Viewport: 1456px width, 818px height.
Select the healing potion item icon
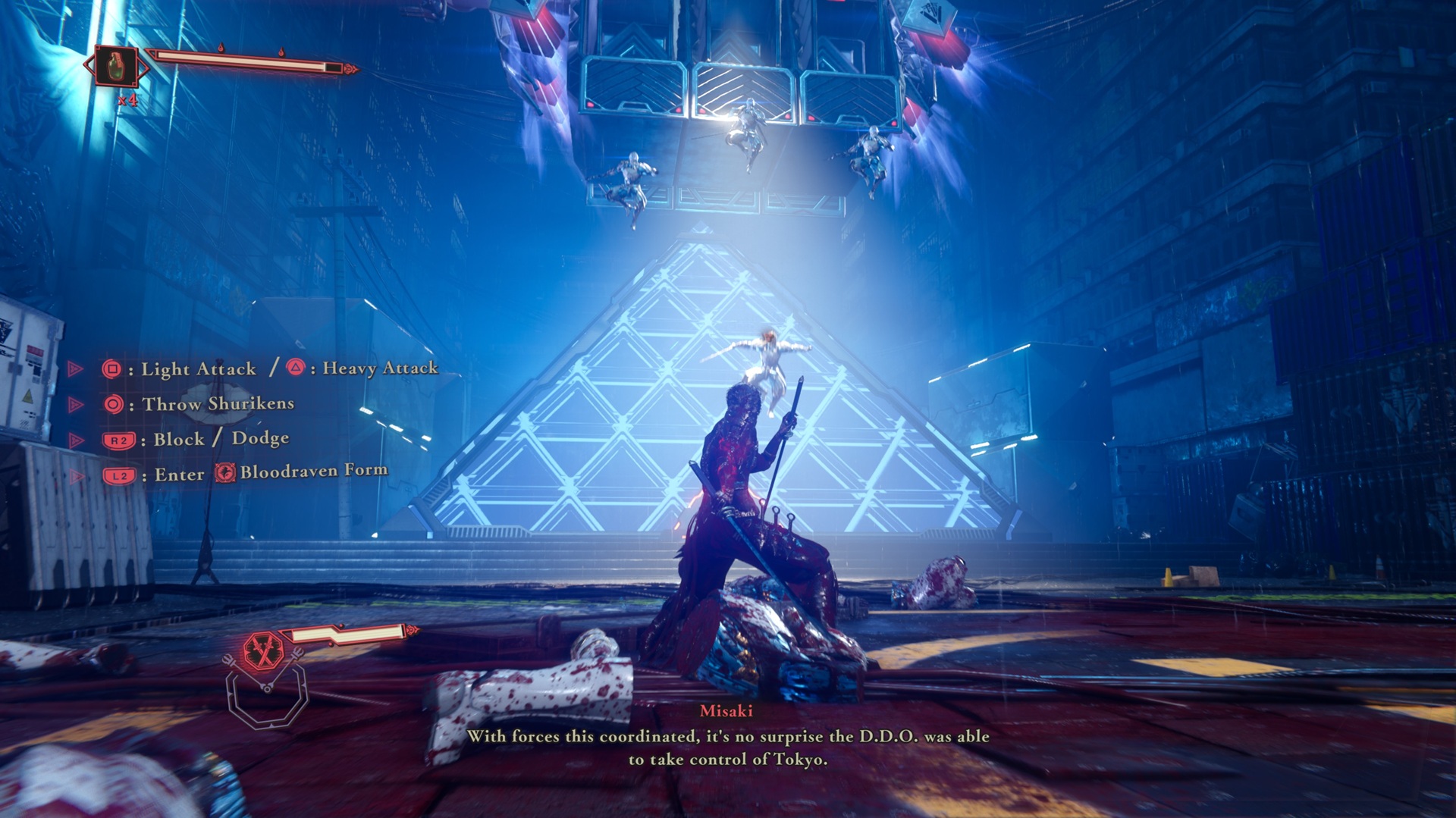click(x=117, y=67)
